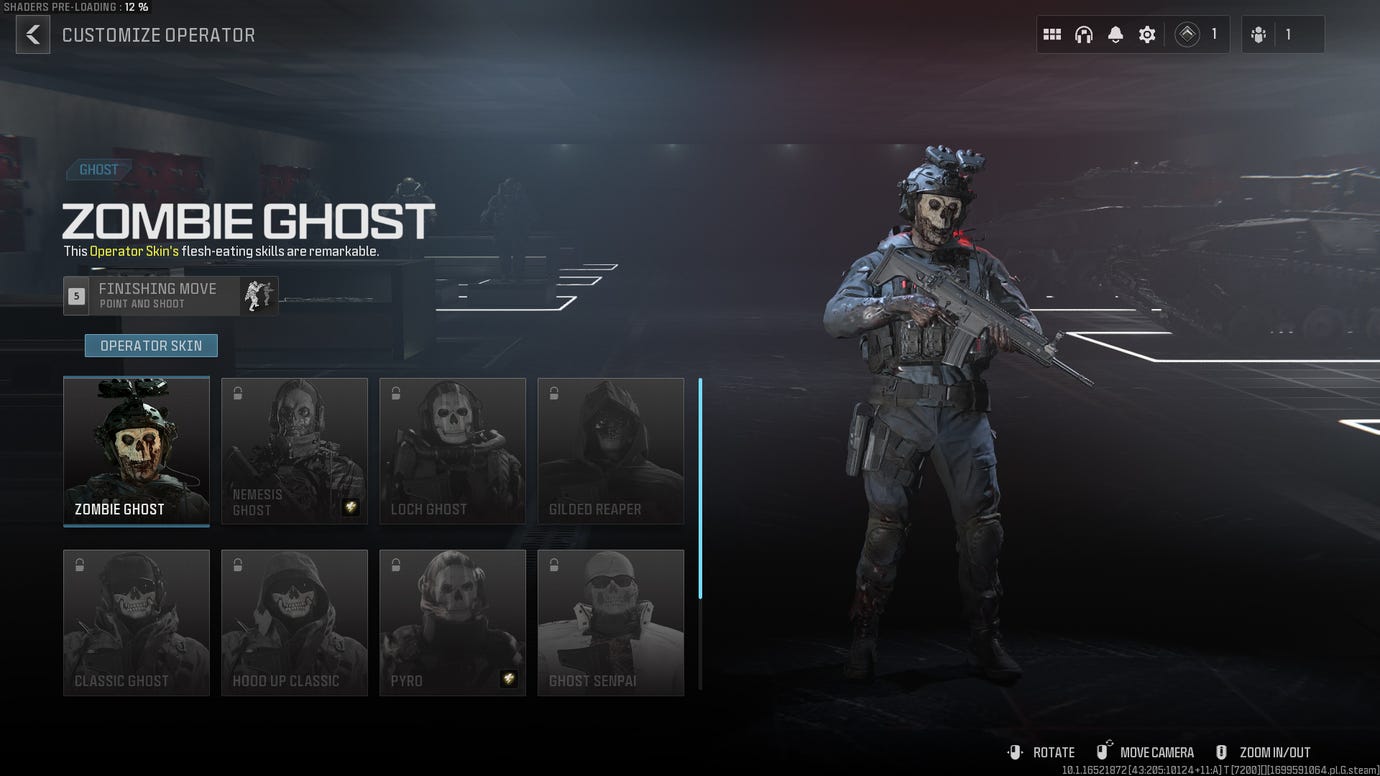Select the Ghost Senpai skin
The height and width of the screenshot is (776, 1380).
[x=610, y=622]
